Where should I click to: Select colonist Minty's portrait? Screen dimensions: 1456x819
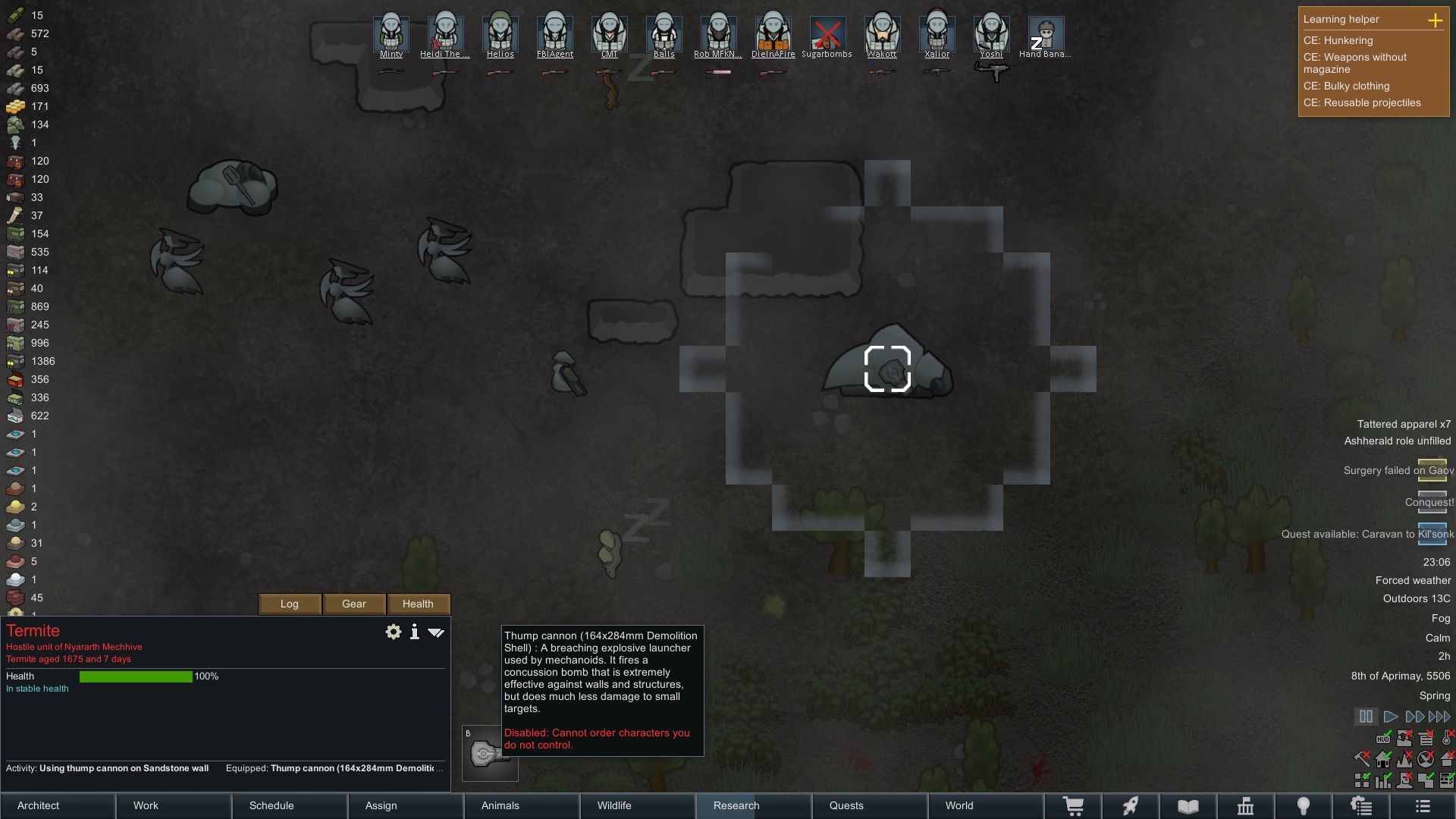pos(391,34)
